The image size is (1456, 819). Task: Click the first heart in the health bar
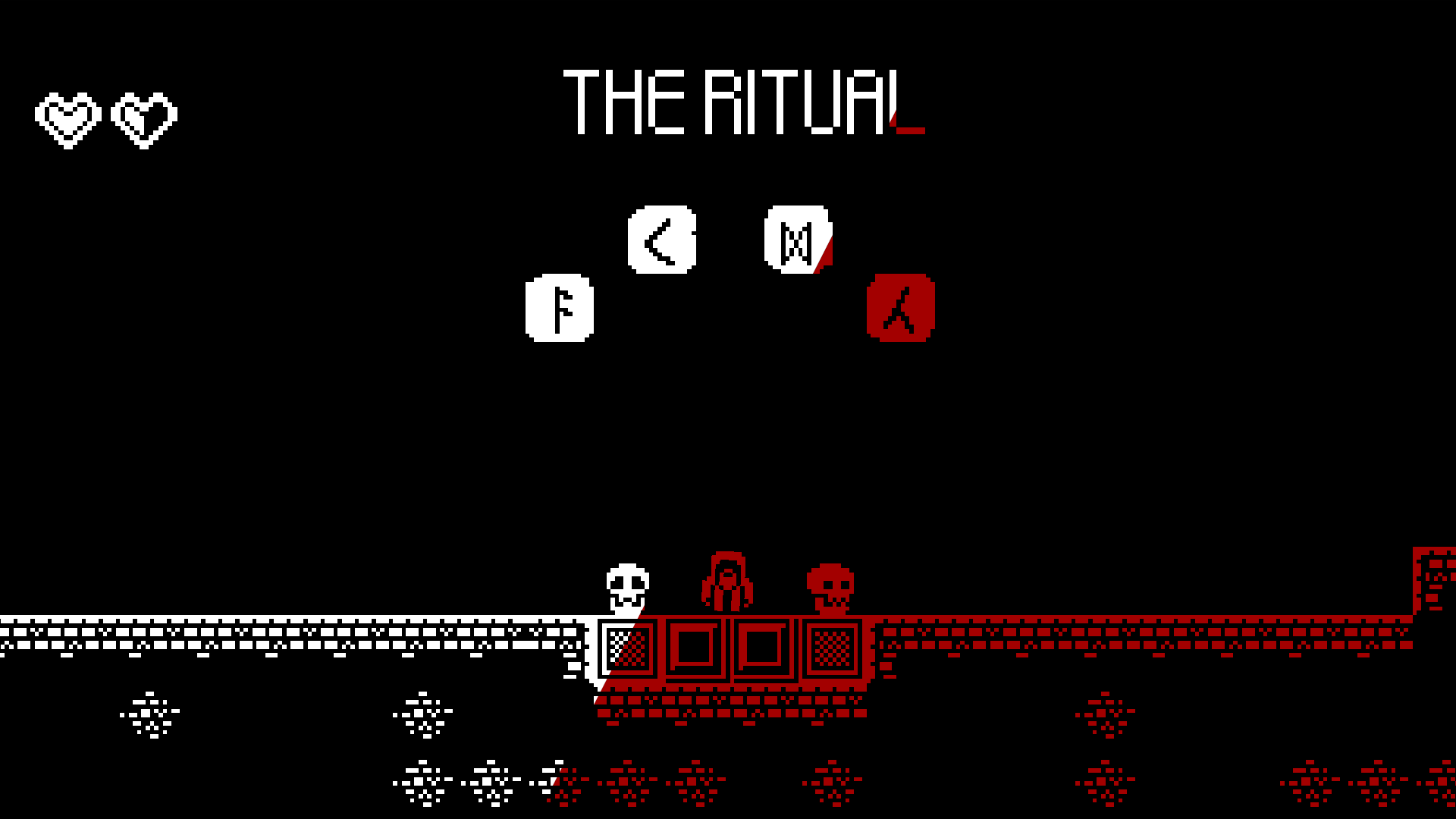click(70, 116)
